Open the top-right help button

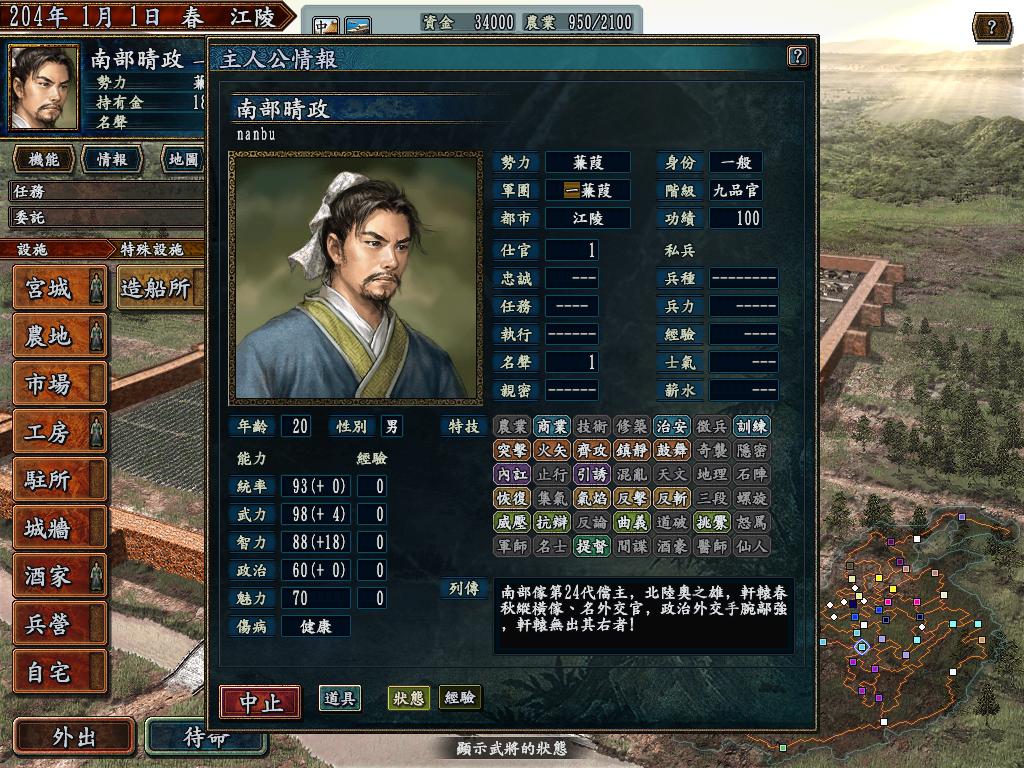click(991, 27)
